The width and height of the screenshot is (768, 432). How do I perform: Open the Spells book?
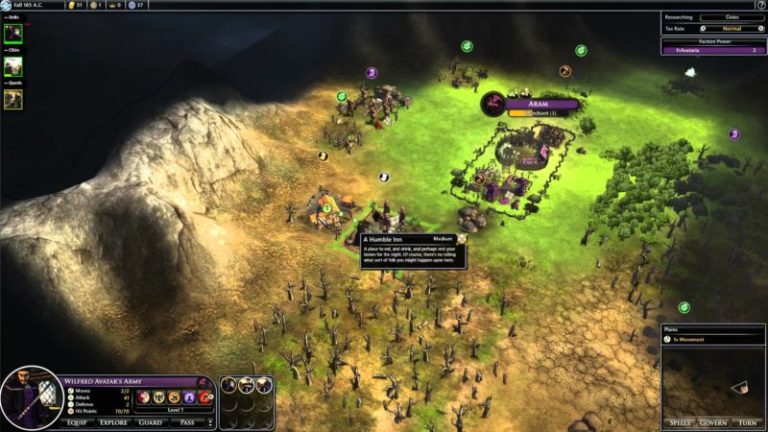tap(681, 422)
